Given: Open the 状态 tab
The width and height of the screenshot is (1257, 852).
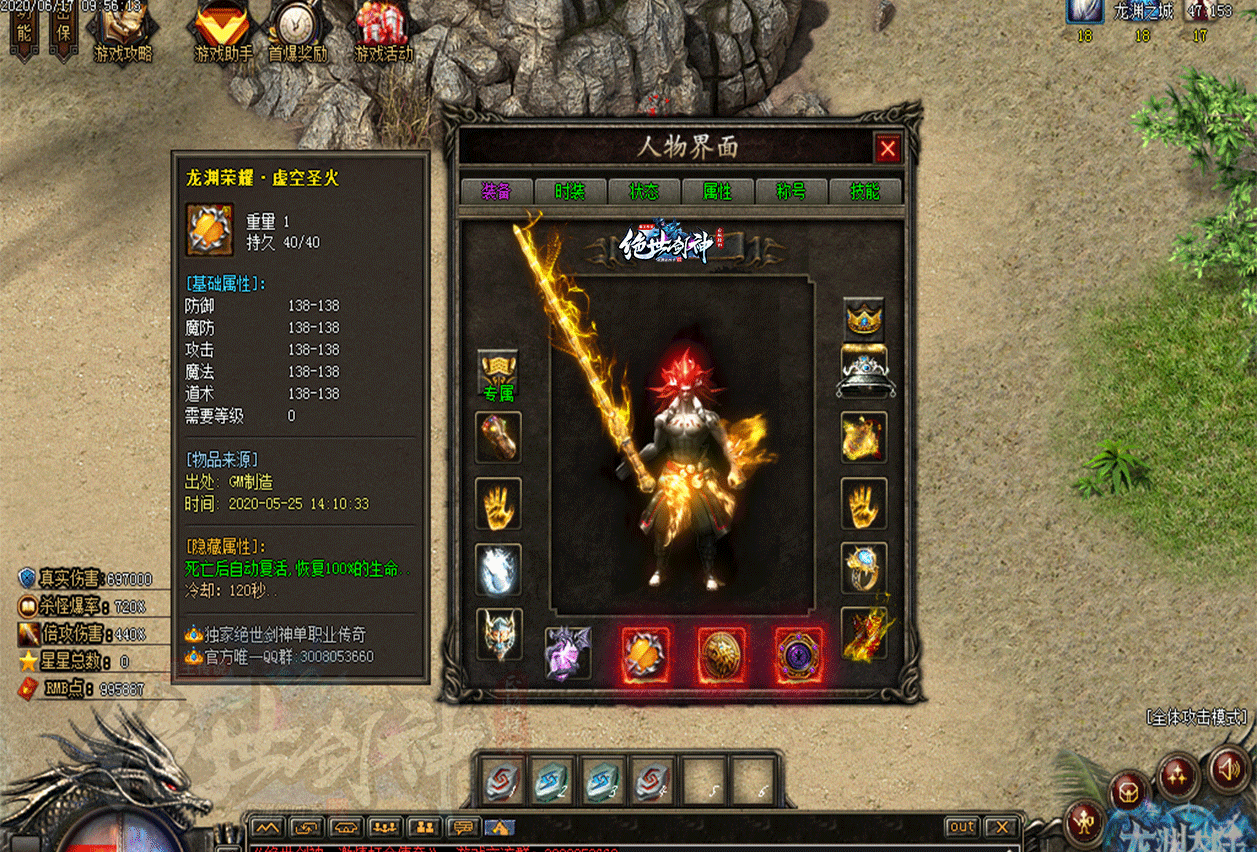Looking at the screenshot, I should 643,191.
